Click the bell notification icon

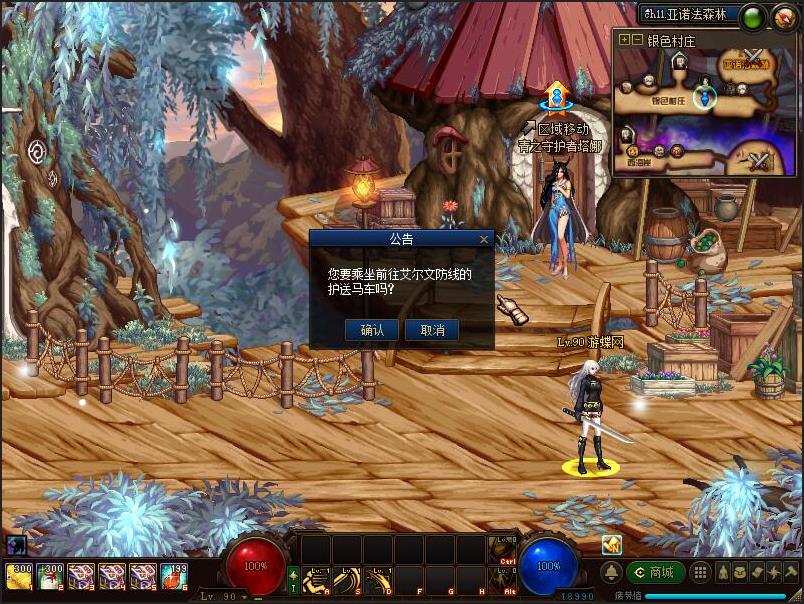tap(612, 572)
